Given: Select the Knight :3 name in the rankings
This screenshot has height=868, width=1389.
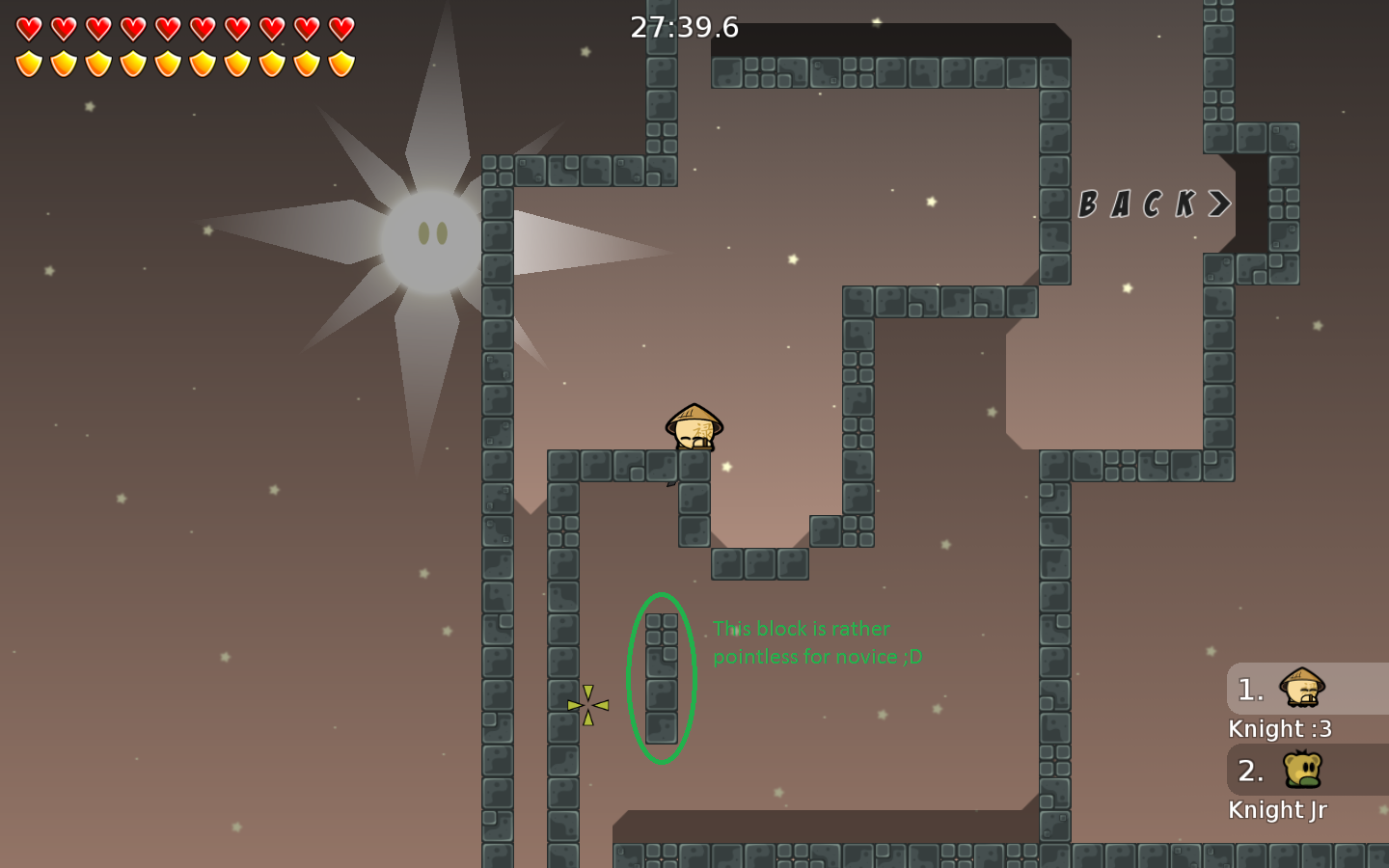Looking at the screenshot, I should pos(1280,728).
